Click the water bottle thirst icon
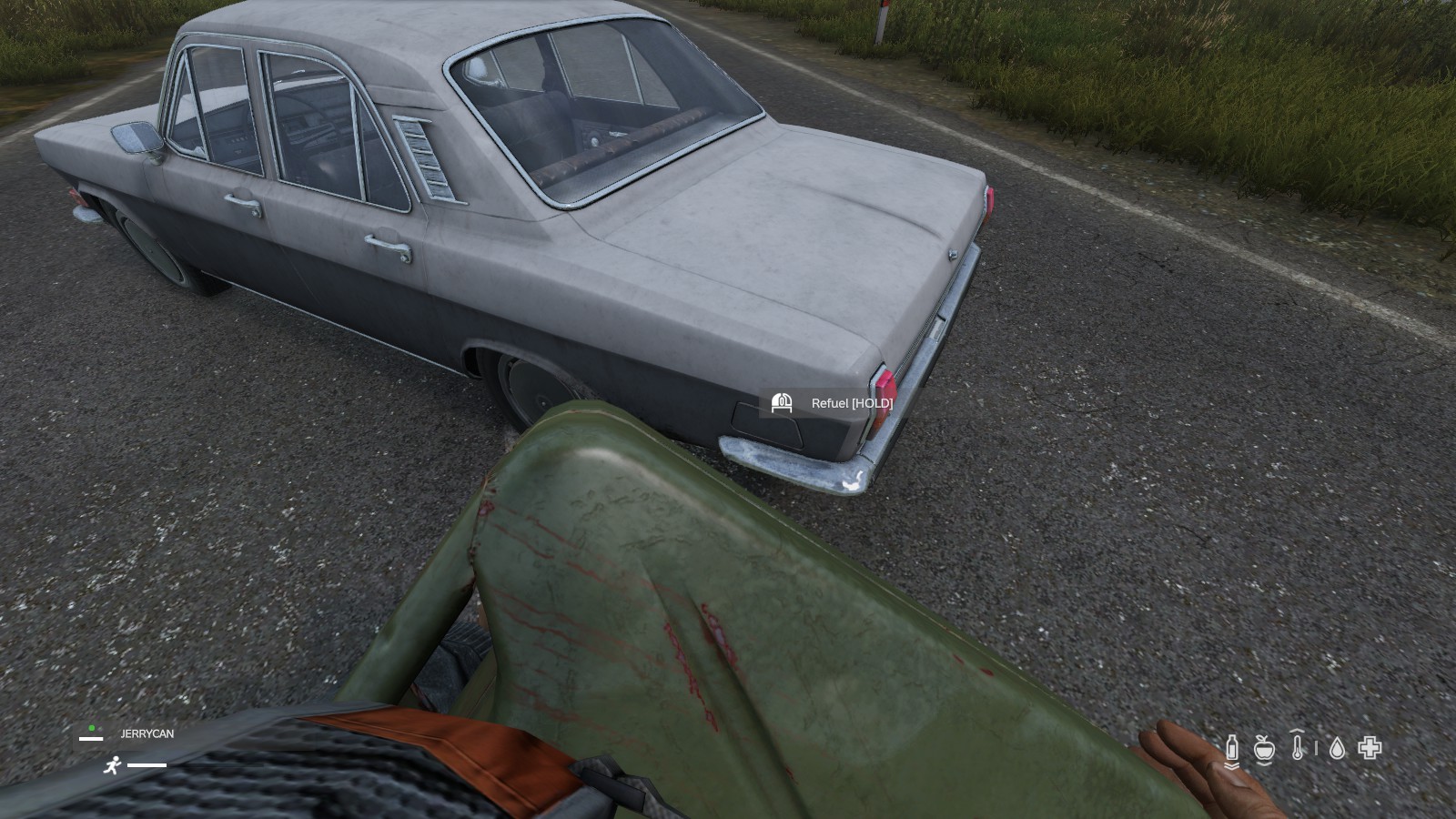This screenshot has width=1456, height=819. point(1232,748)
